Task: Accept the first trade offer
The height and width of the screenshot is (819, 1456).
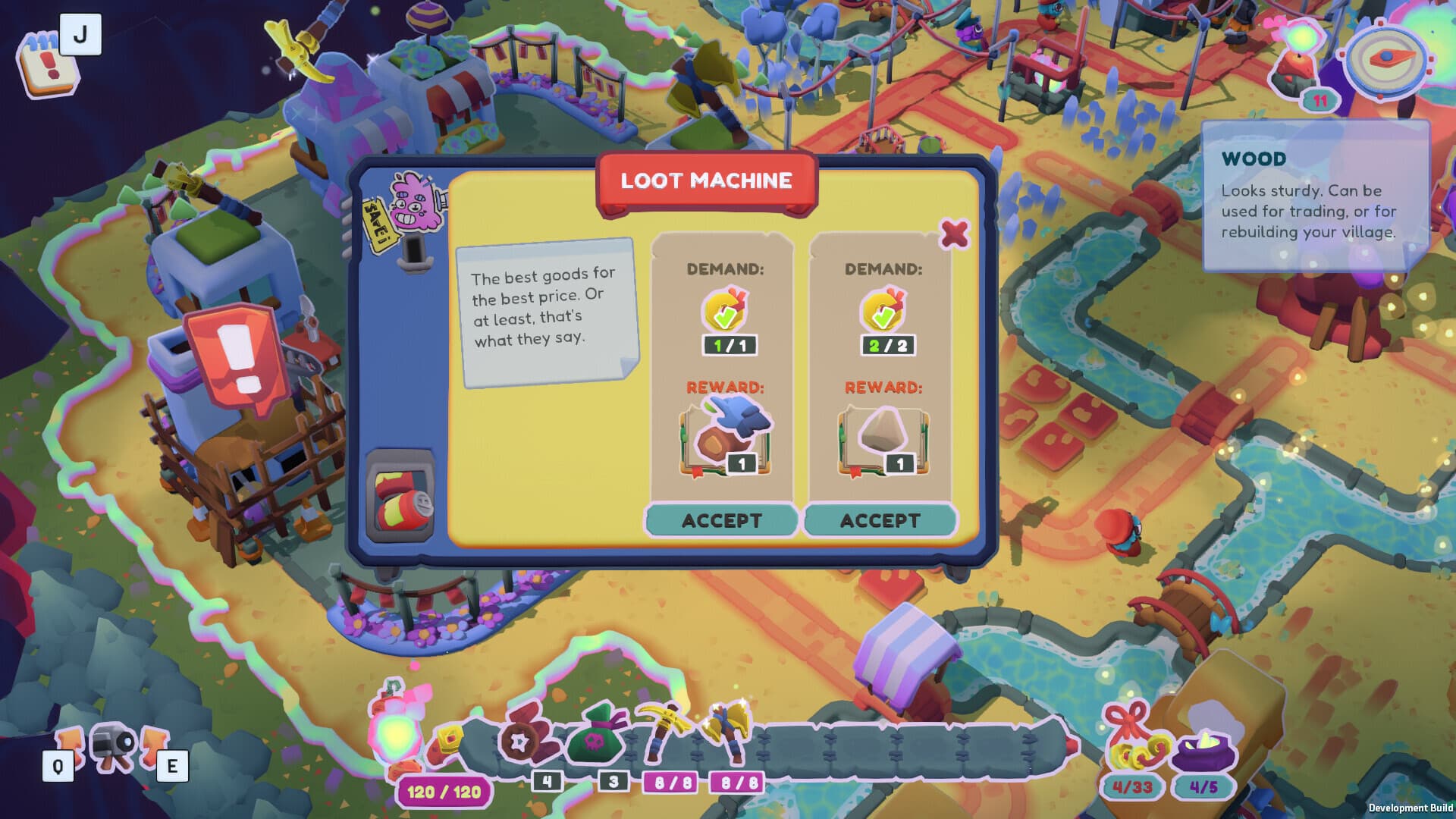Action: (722, 520)
